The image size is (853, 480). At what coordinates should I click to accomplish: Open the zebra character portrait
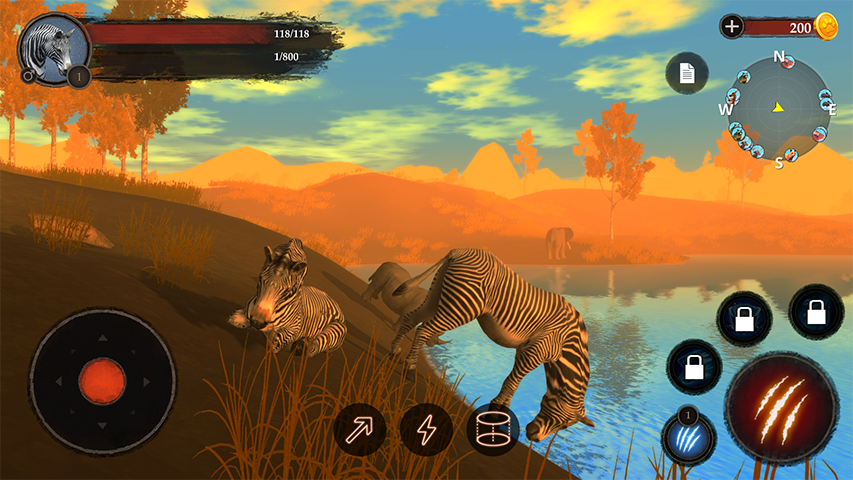coord(53,46)
